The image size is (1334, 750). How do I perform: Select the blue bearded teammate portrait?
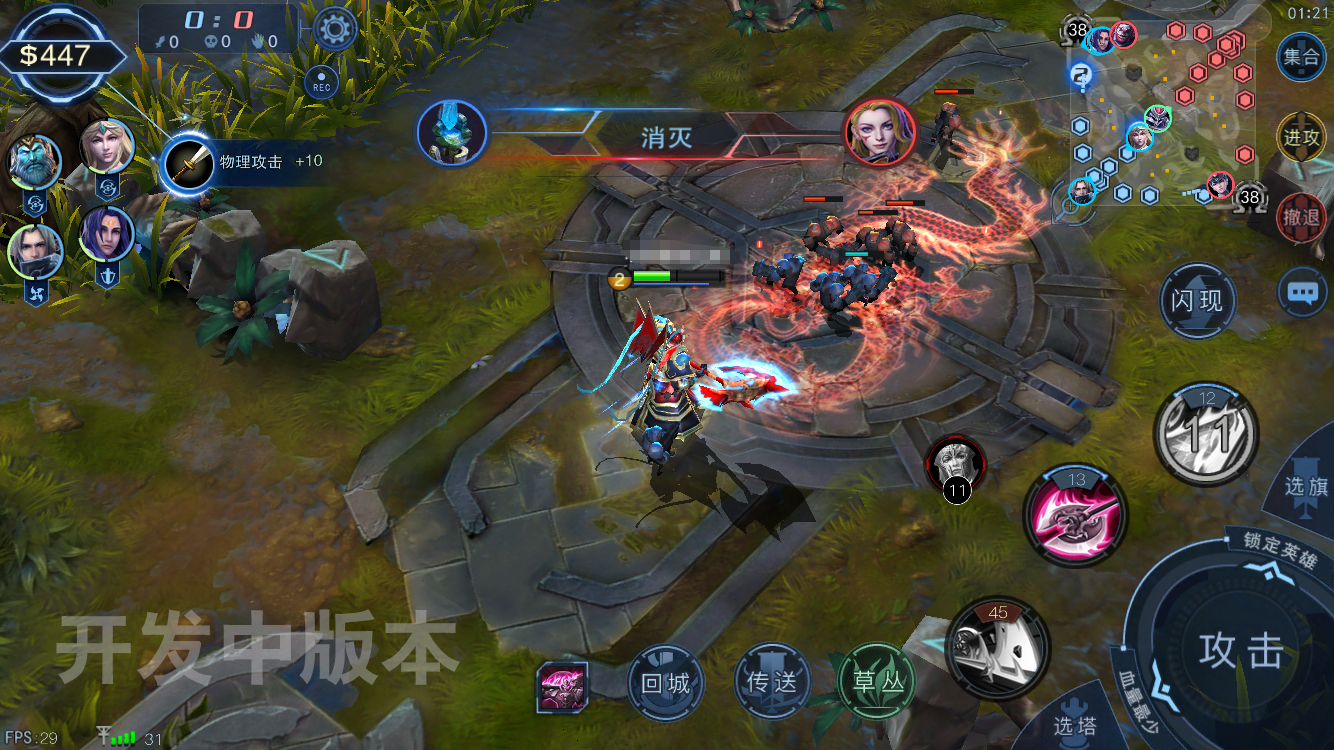tap(35, 162)
